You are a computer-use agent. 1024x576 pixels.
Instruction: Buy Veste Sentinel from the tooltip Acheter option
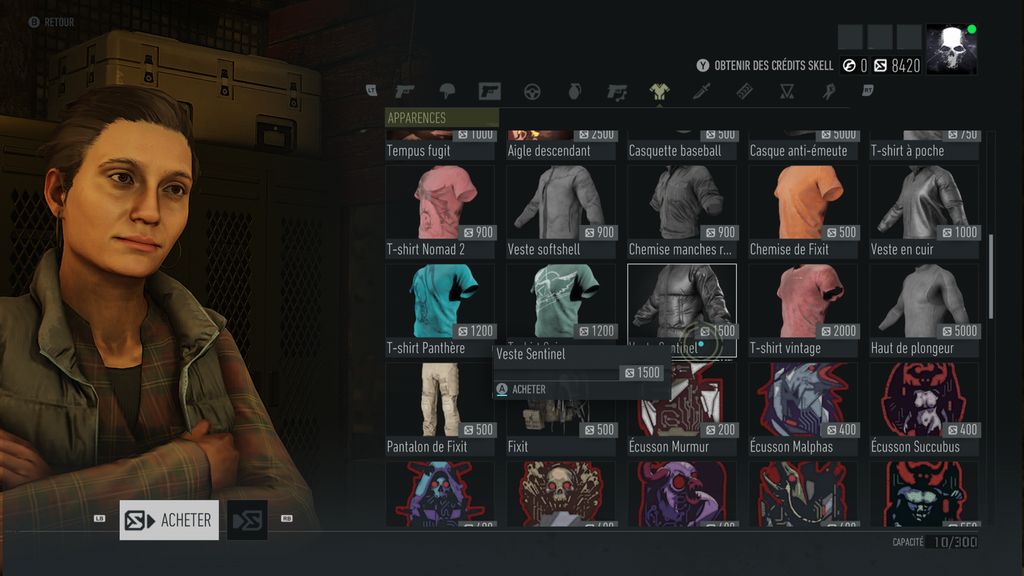[x=529, y=389]
